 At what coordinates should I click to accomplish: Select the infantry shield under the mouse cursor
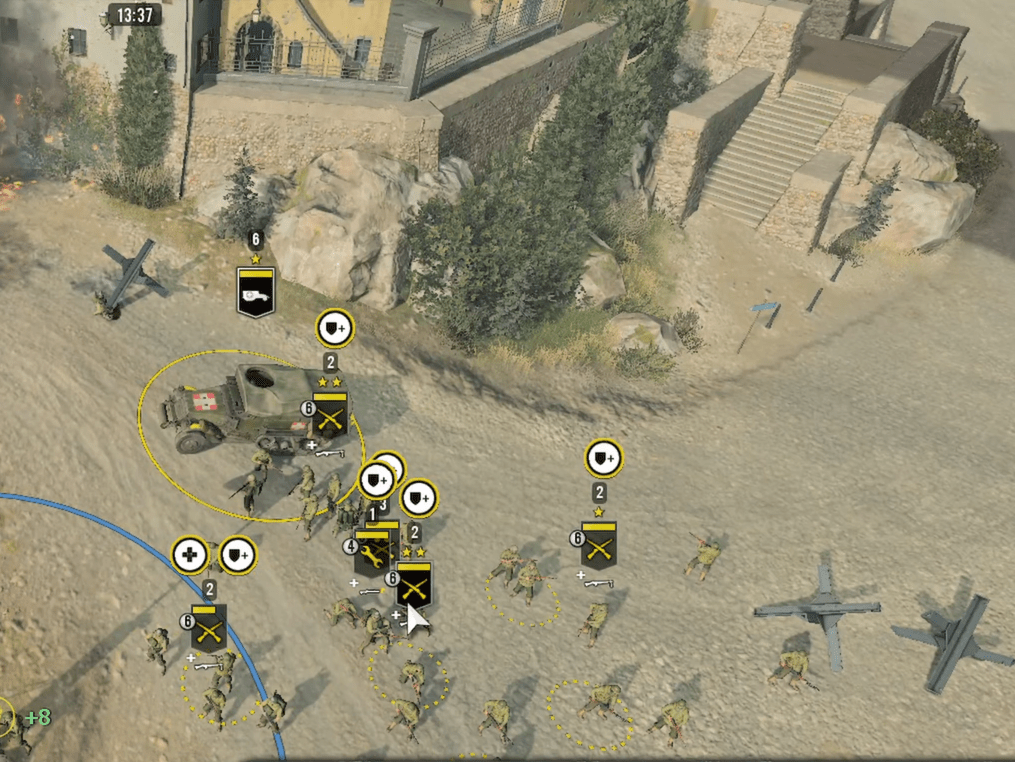coord(413,584)
